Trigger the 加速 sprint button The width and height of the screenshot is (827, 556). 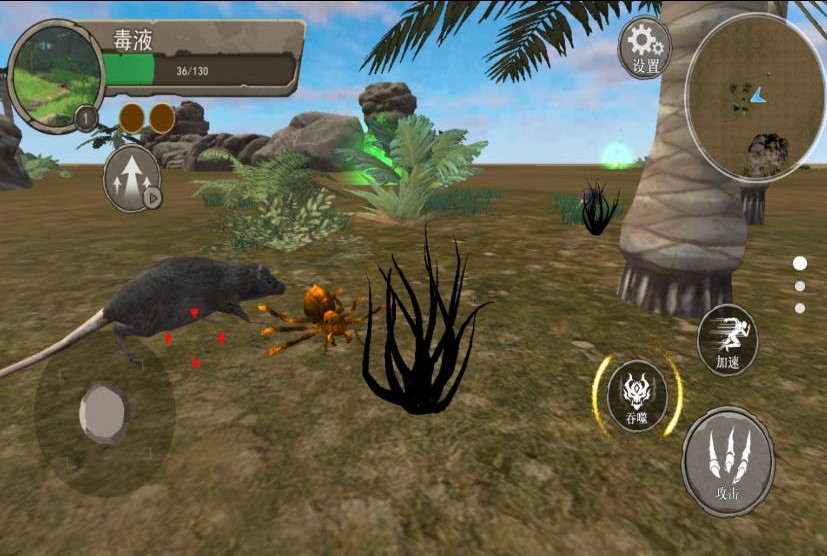pyautogui.click(x=727, y=339)
